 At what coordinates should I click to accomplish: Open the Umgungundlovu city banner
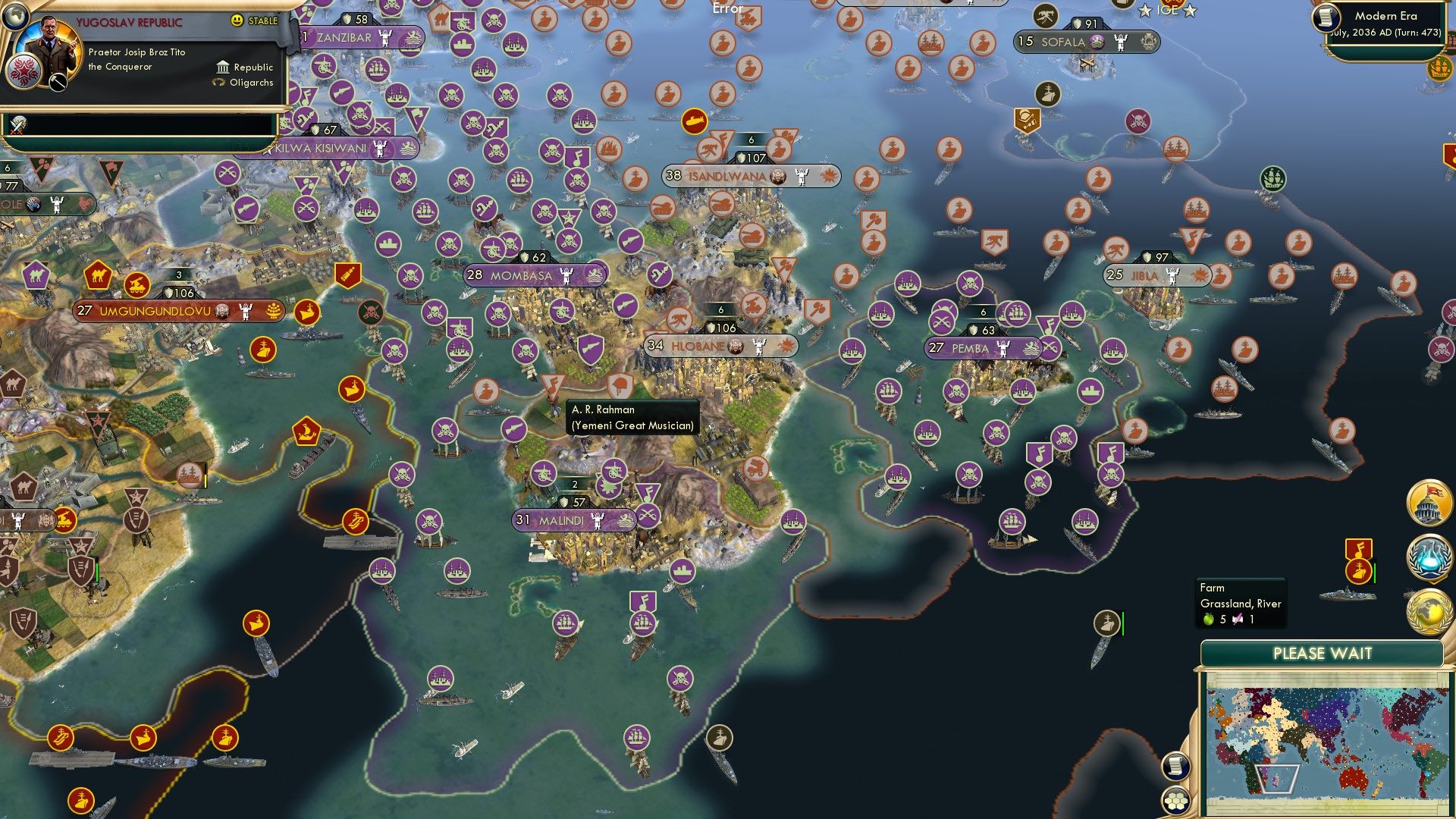click(155, 311)
